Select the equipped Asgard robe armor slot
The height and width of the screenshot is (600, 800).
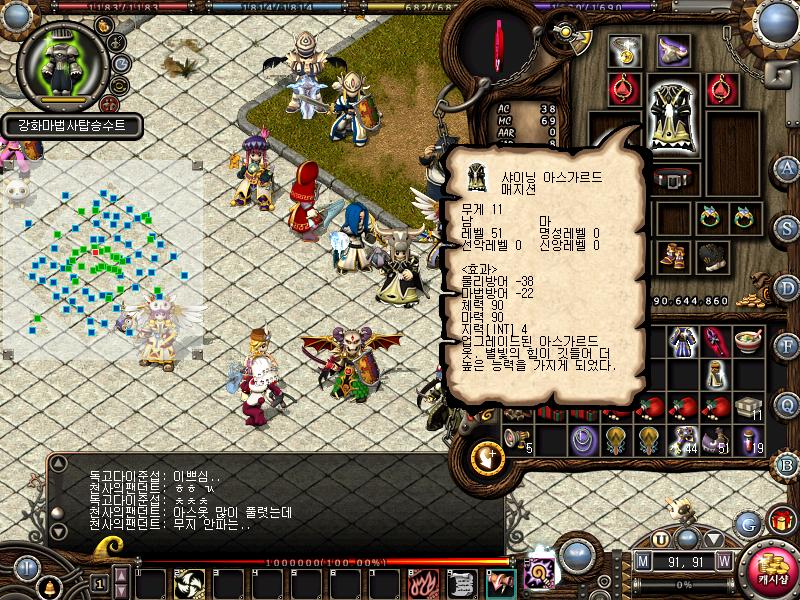tap(672, 118)
